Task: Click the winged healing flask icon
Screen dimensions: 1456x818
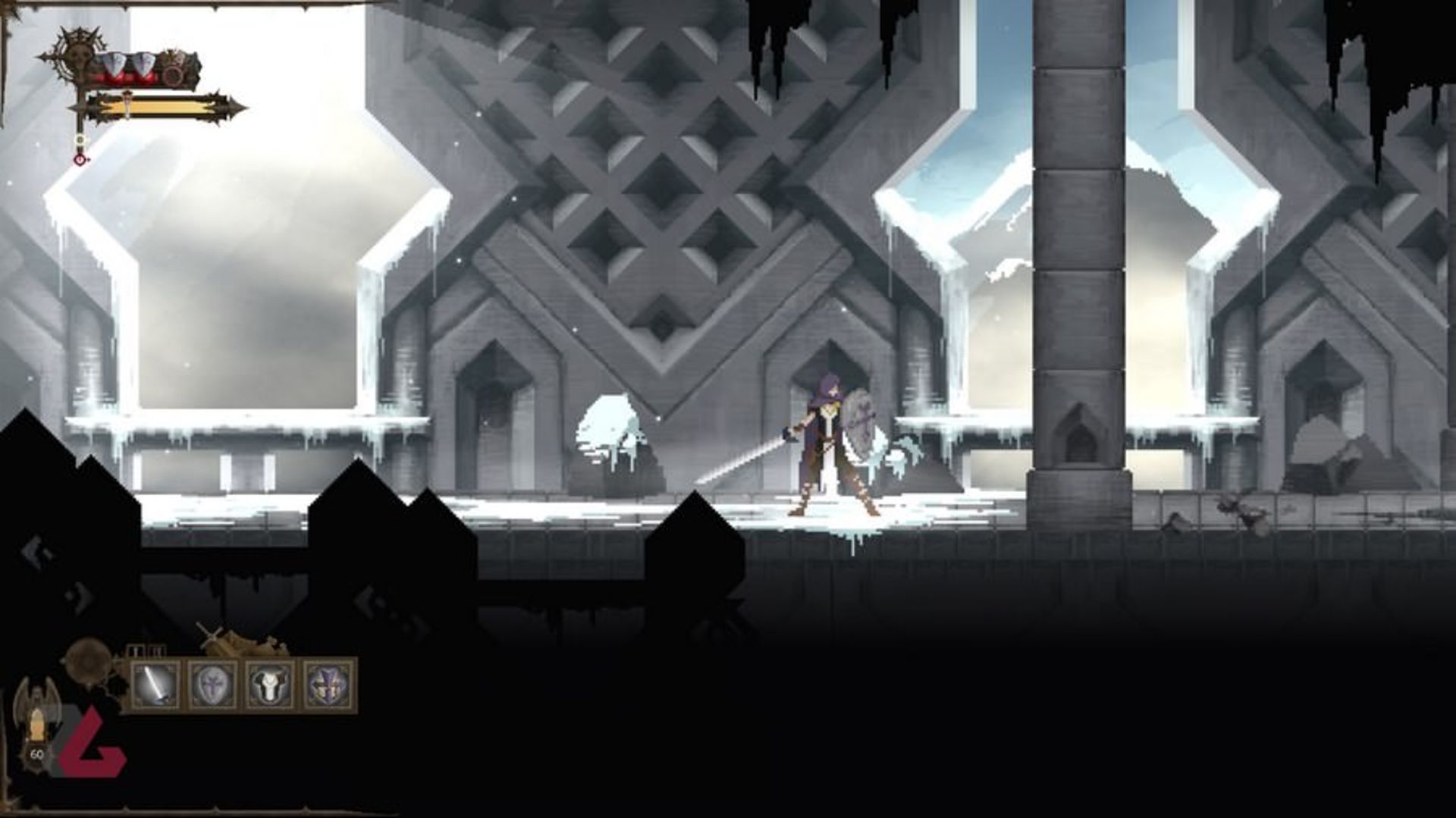Action: coord(34,720)
